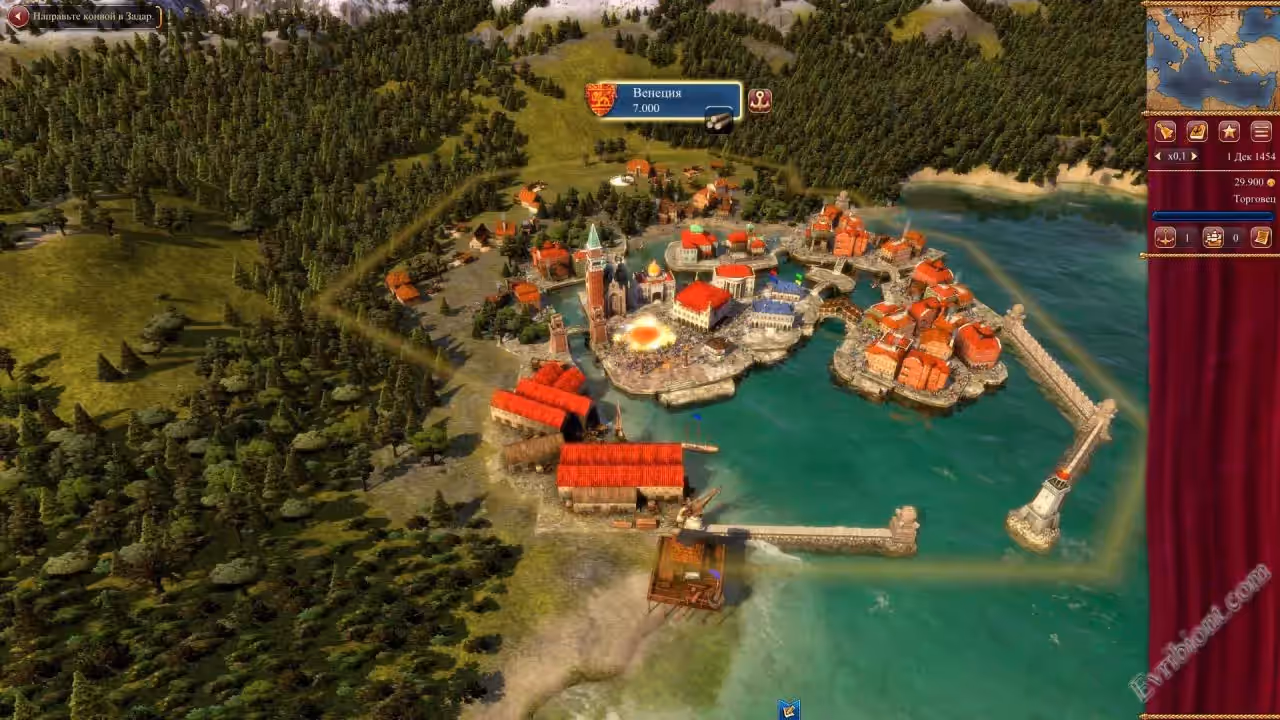Click the gold star button
1280x720 pixels.
click(1229, 132)
